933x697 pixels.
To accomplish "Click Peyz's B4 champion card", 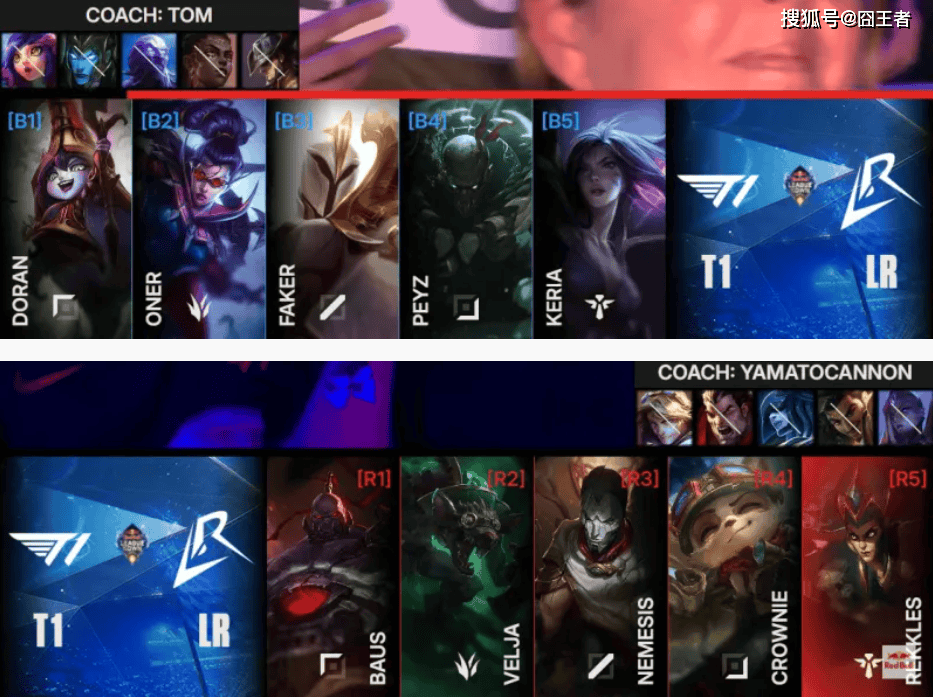I will pos(465,218).
